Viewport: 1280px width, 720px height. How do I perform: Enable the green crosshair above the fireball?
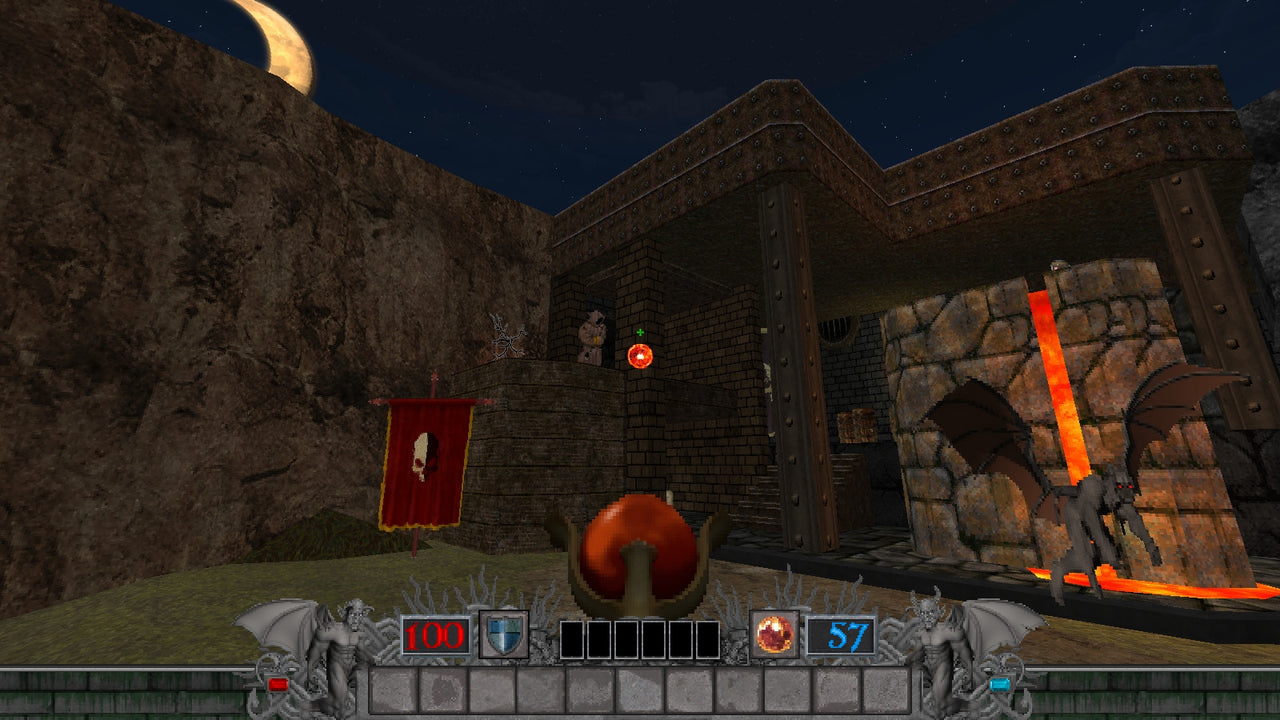coord(638,330)
